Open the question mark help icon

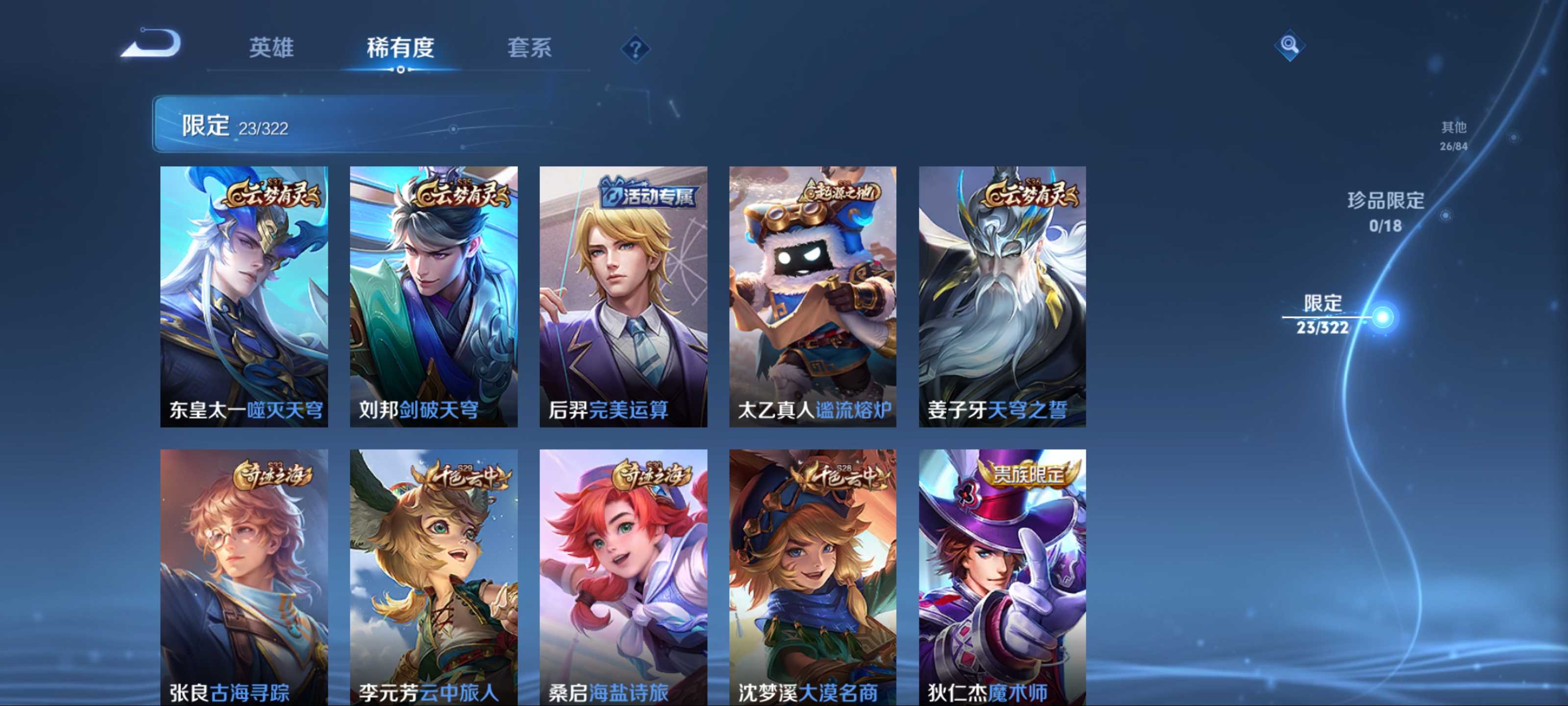point(635,49)
